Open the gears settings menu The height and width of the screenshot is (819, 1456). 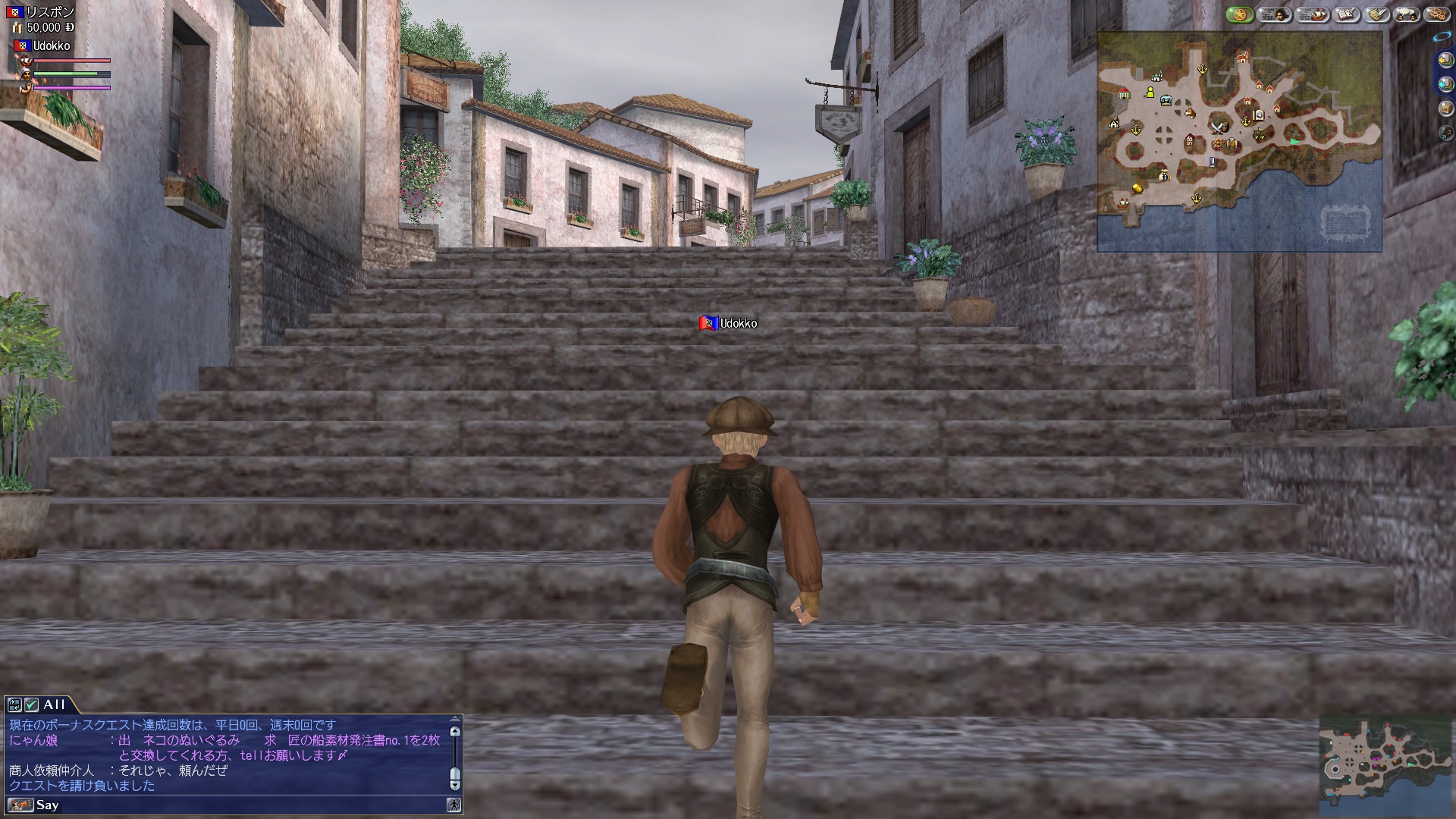pos(1437,14)
